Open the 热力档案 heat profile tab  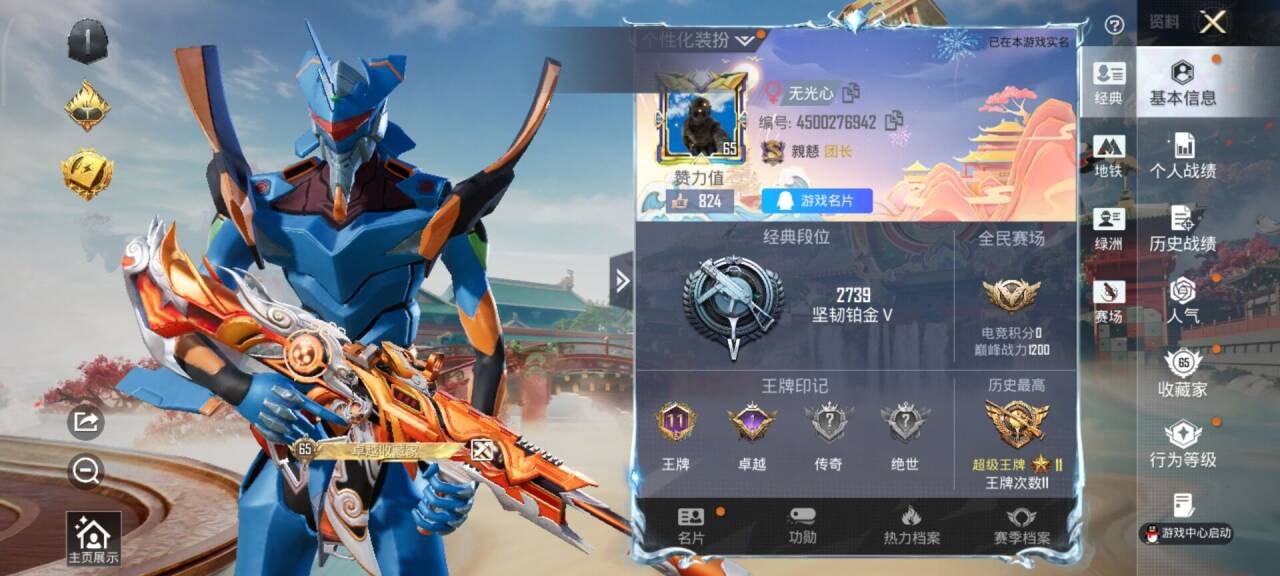click(x=911, y=525)
